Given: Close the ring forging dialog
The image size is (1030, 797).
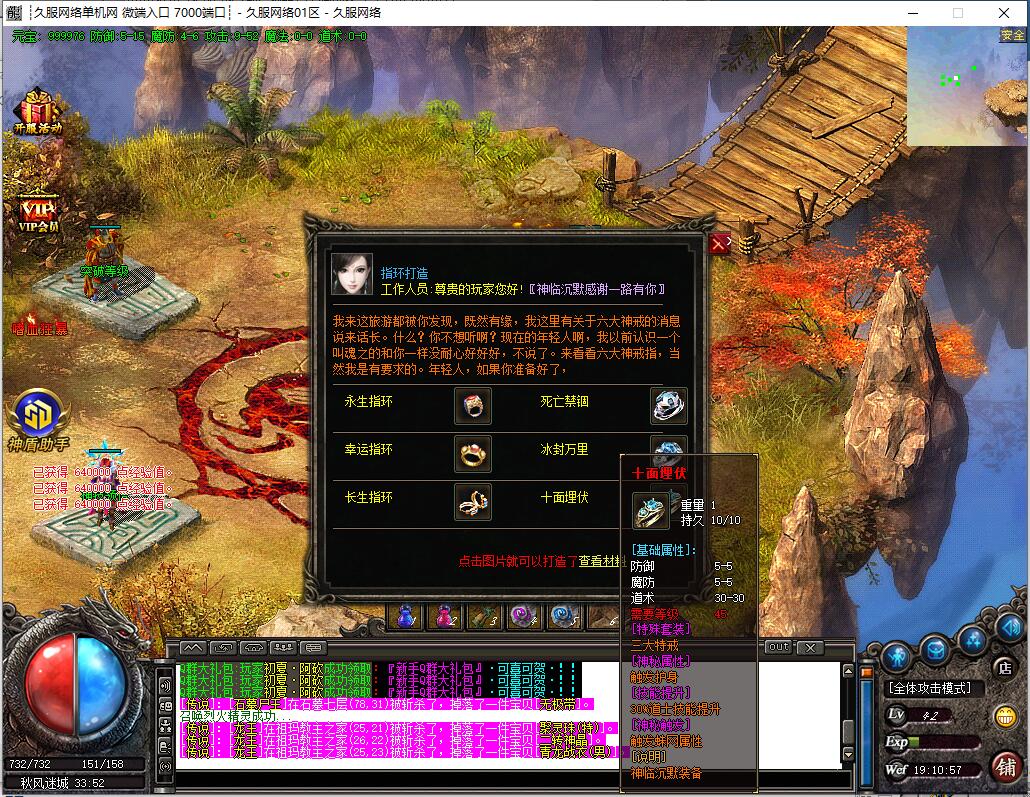Looking at the screenshot, I should (x=718, y=243).
